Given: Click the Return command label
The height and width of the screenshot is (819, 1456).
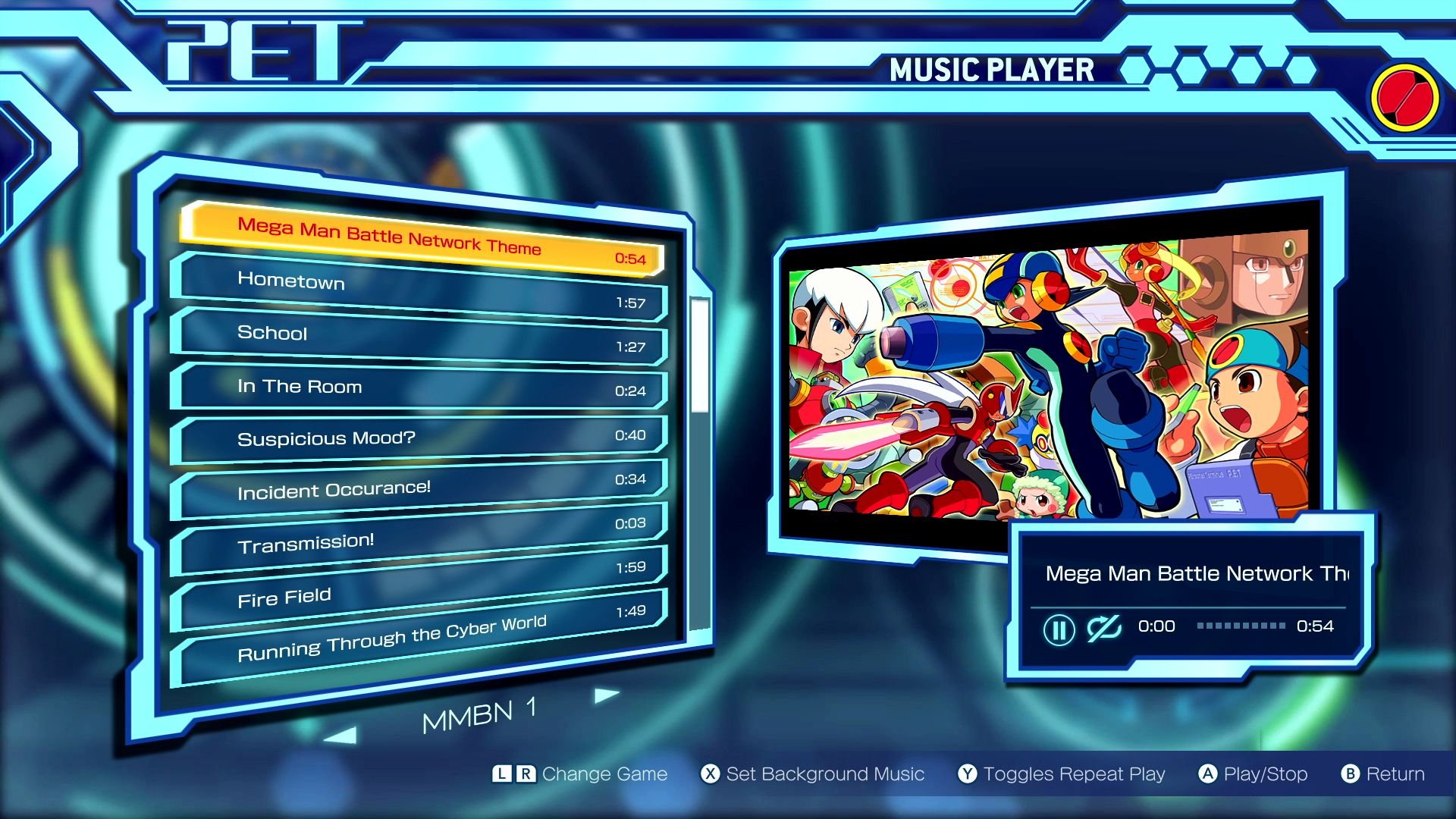Looking at the screenshot, I should (1395, 774).
